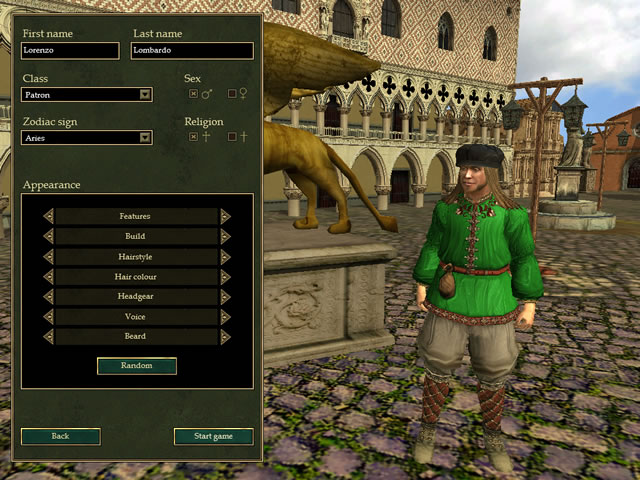Cycle to next Features option
Viewport: 640px width, 480px height.
point(225,216)
